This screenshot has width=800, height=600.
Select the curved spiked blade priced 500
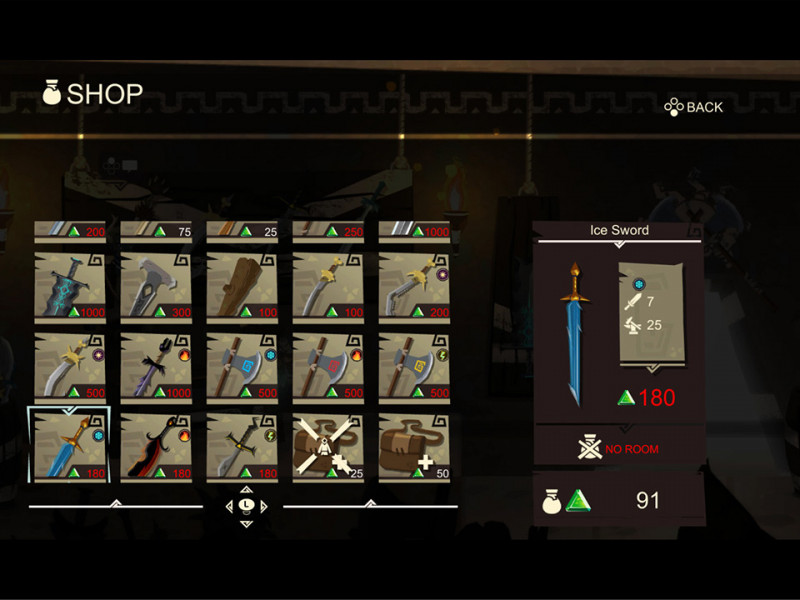pyautogui.click(x=70, y=366)
